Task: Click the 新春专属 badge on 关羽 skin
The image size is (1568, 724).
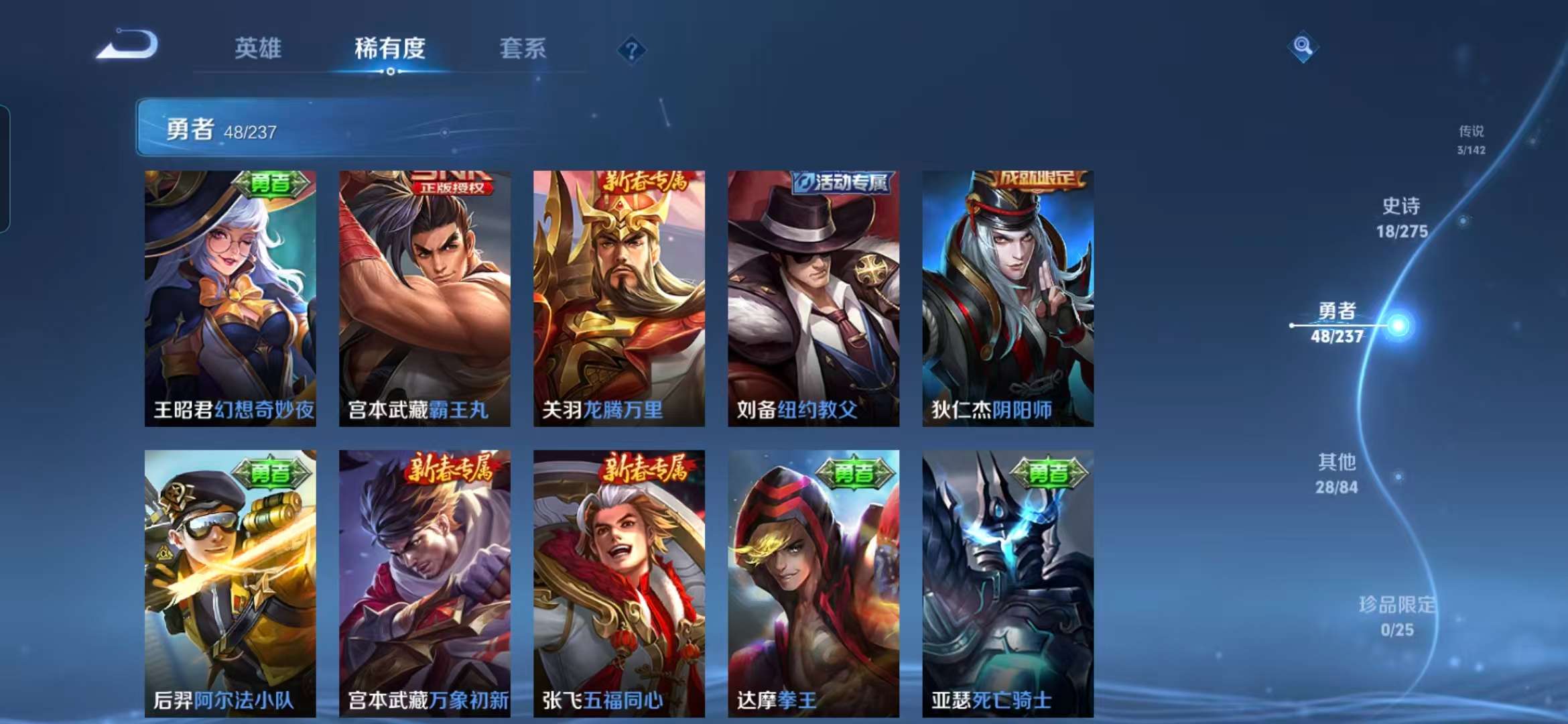Action: pos(645,180)
